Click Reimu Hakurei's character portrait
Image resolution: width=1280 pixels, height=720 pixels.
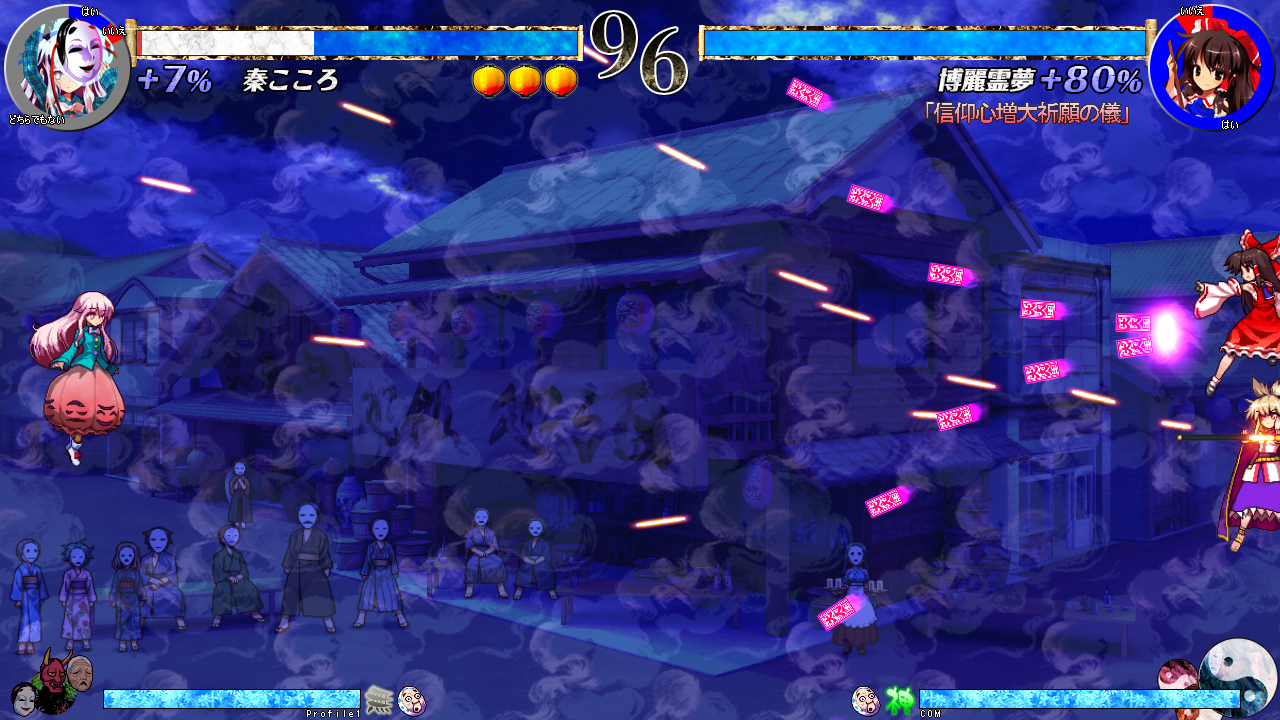pos(1211,68)
